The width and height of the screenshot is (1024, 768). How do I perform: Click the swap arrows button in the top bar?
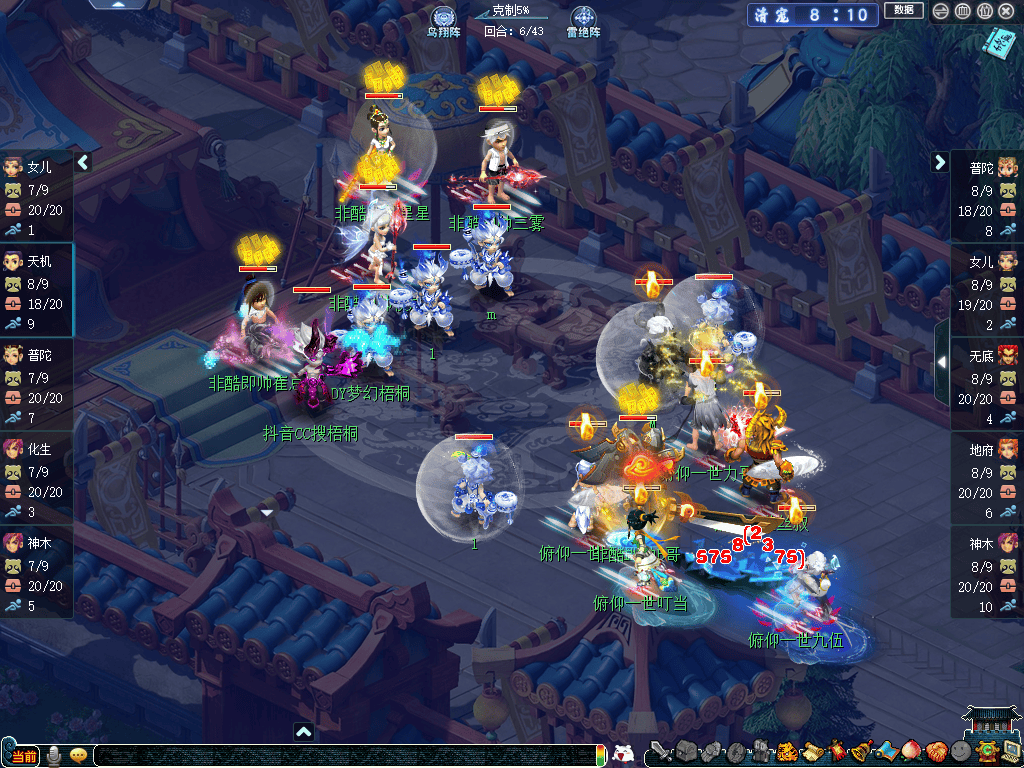point(940,11)
